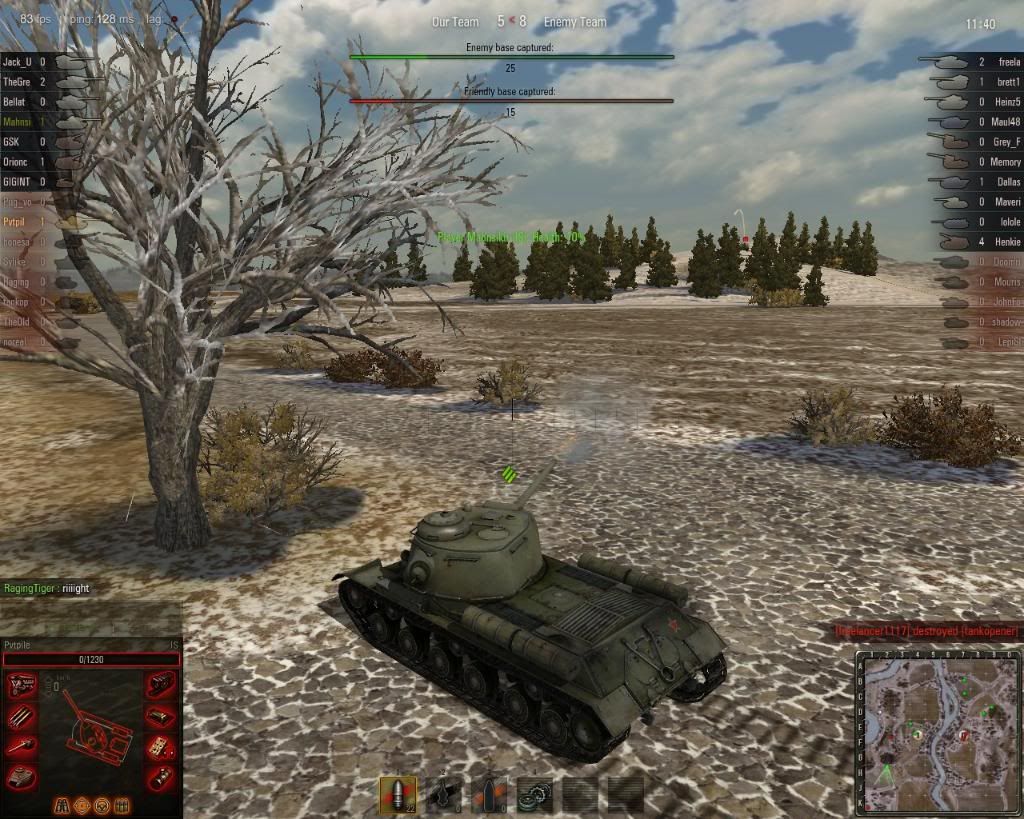Use the gear-shaped repair kit consumable
1024x819 pixels.
click(533, 794)
